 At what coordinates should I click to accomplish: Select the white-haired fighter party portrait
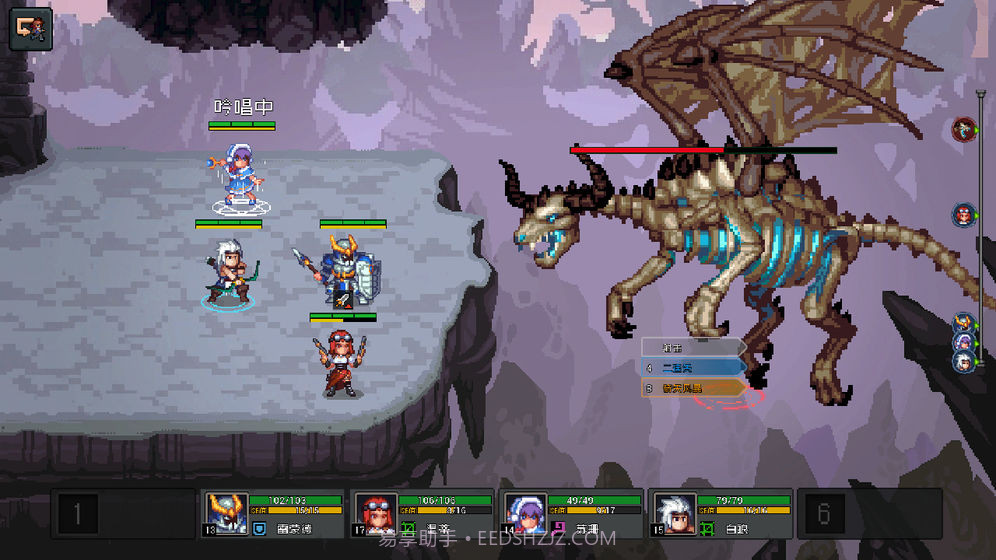(673, 513)
